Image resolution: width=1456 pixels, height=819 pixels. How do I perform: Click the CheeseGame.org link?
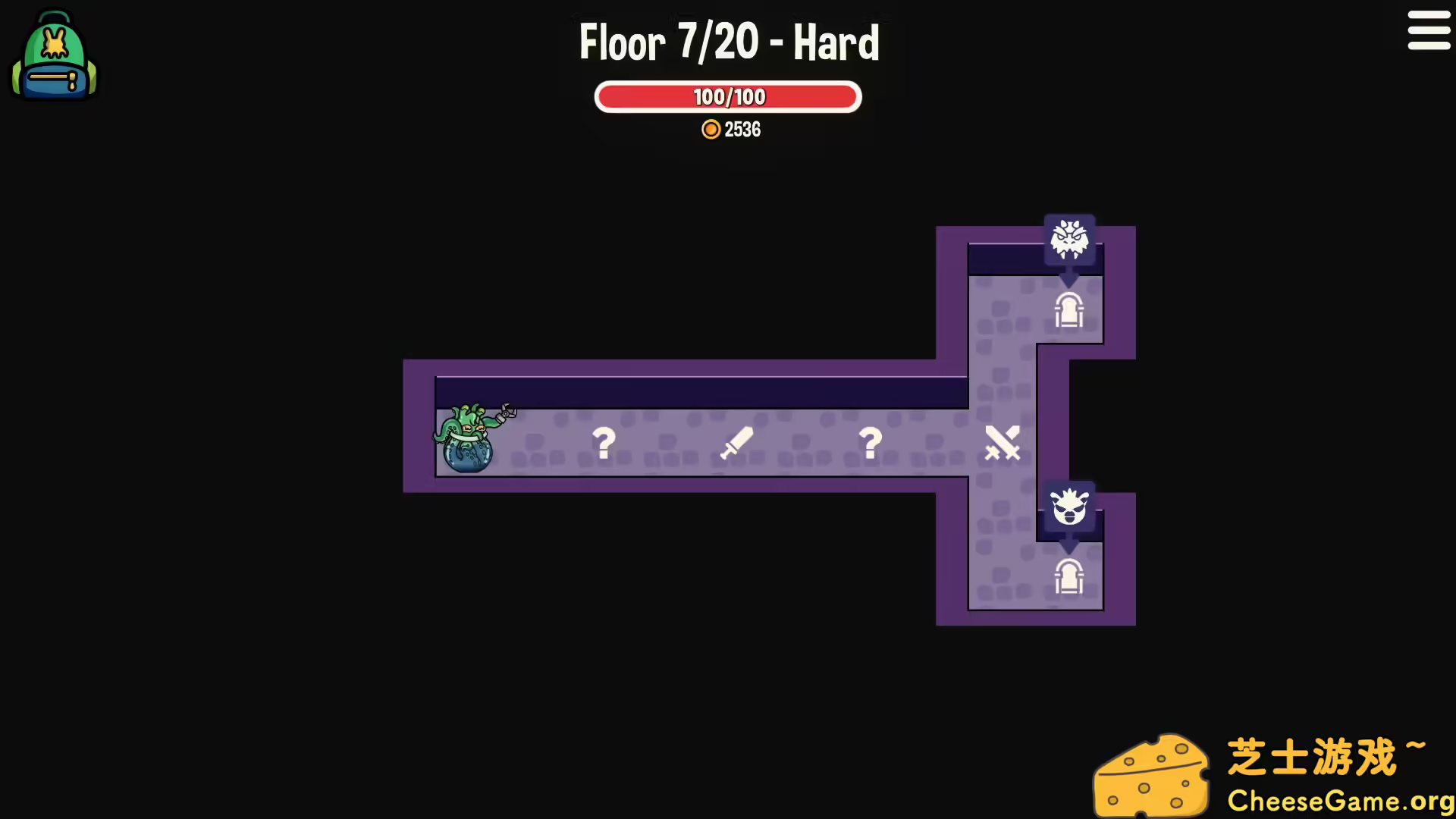coord(1340,800)
